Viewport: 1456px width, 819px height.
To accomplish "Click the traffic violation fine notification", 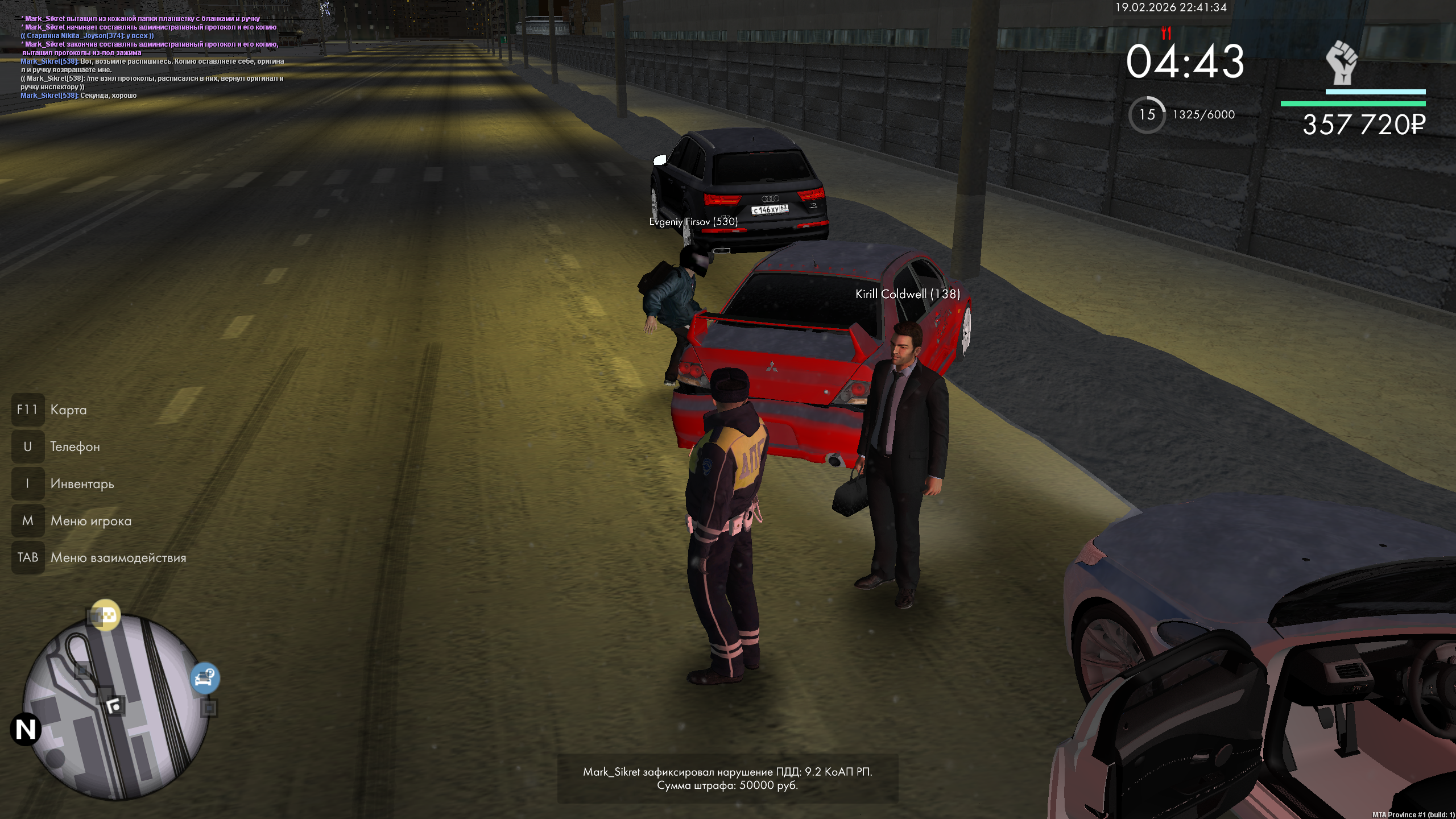I will 727,779.
